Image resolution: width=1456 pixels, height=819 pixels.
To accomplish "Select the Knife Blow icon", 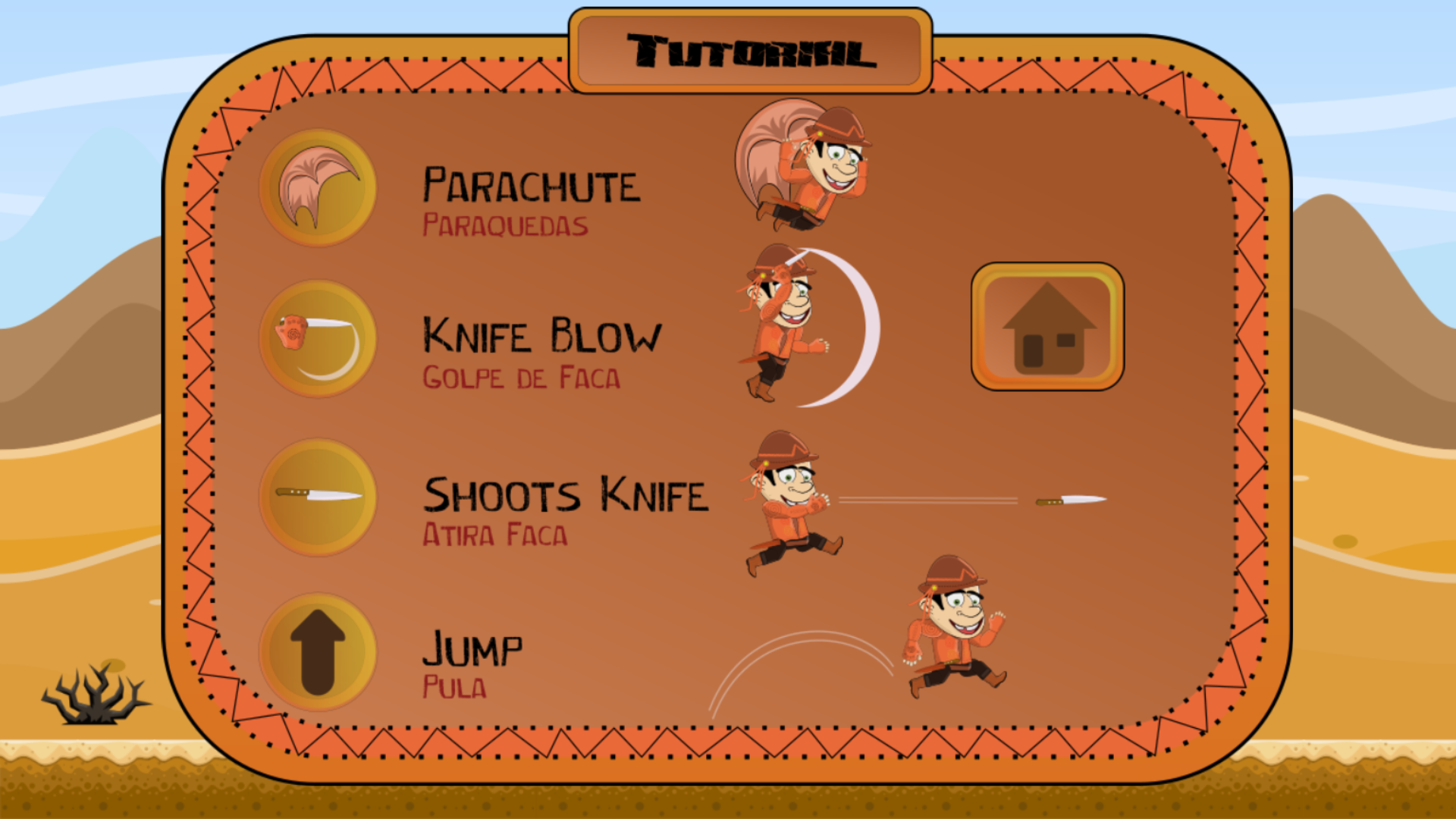I will coord(318,339).
